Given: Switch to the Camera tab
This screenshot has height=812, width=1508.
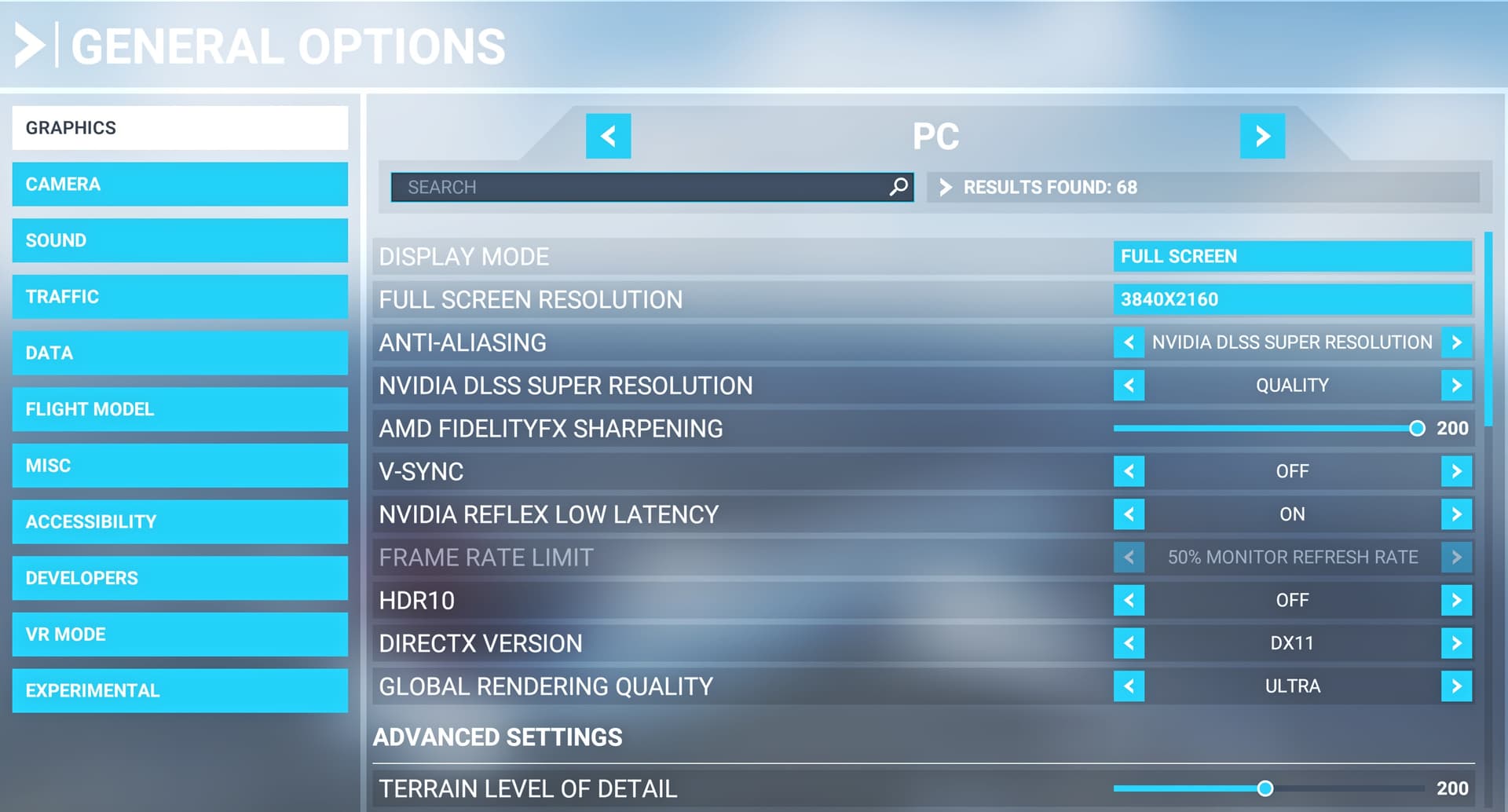Looking at the screenshot, I should coord(180,185).
